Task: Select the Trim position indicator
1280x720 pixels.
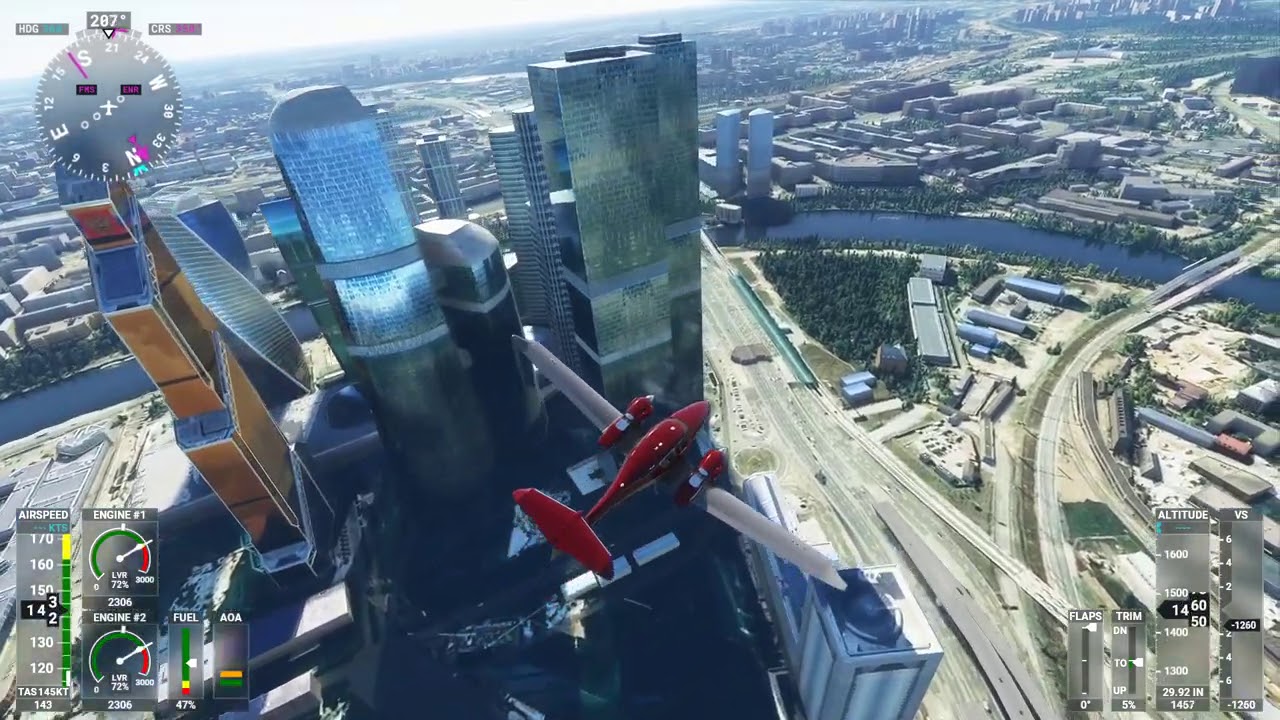Action: (x=1129, y=660)
